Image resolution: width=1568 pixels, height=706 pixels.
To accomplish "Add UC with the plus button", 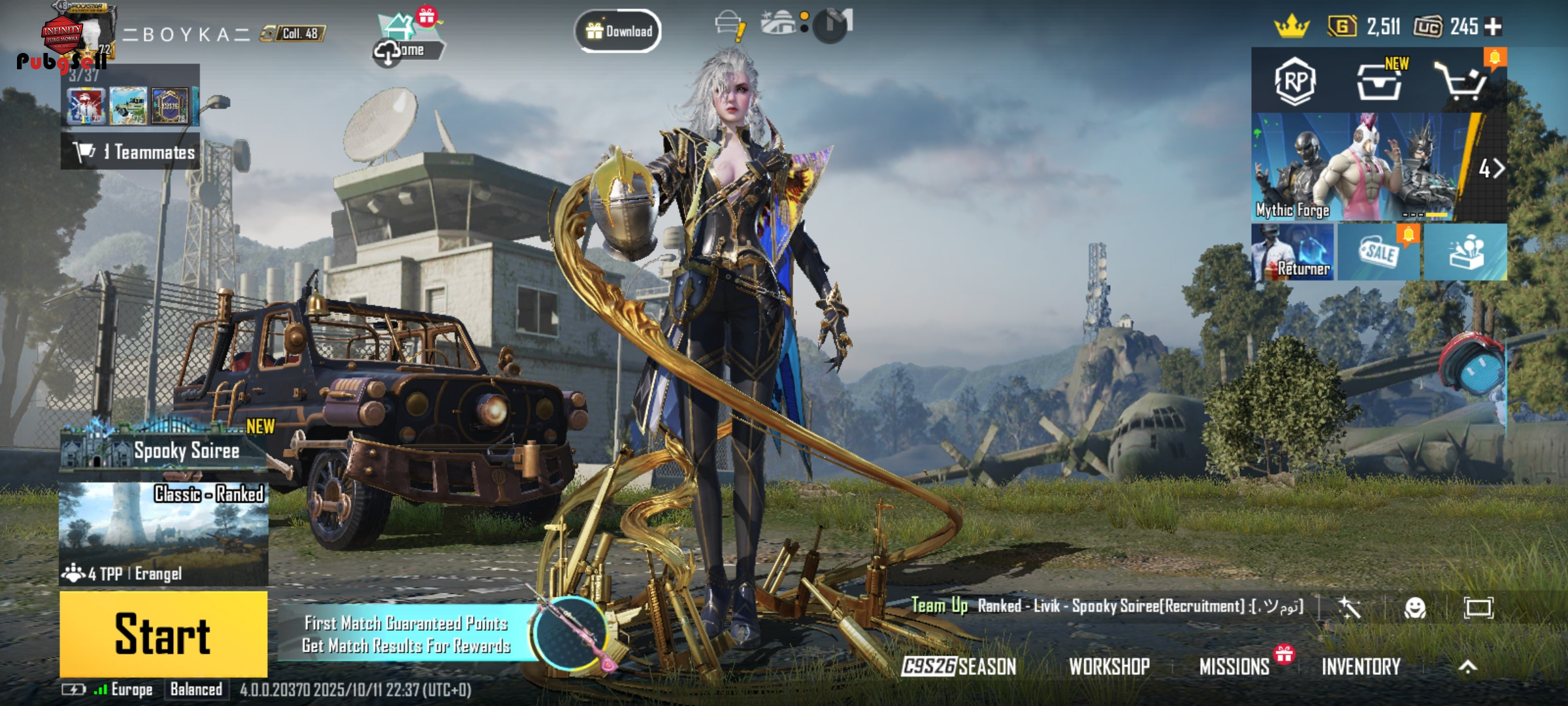I will pyautogui.click(x=1494, y=27).
